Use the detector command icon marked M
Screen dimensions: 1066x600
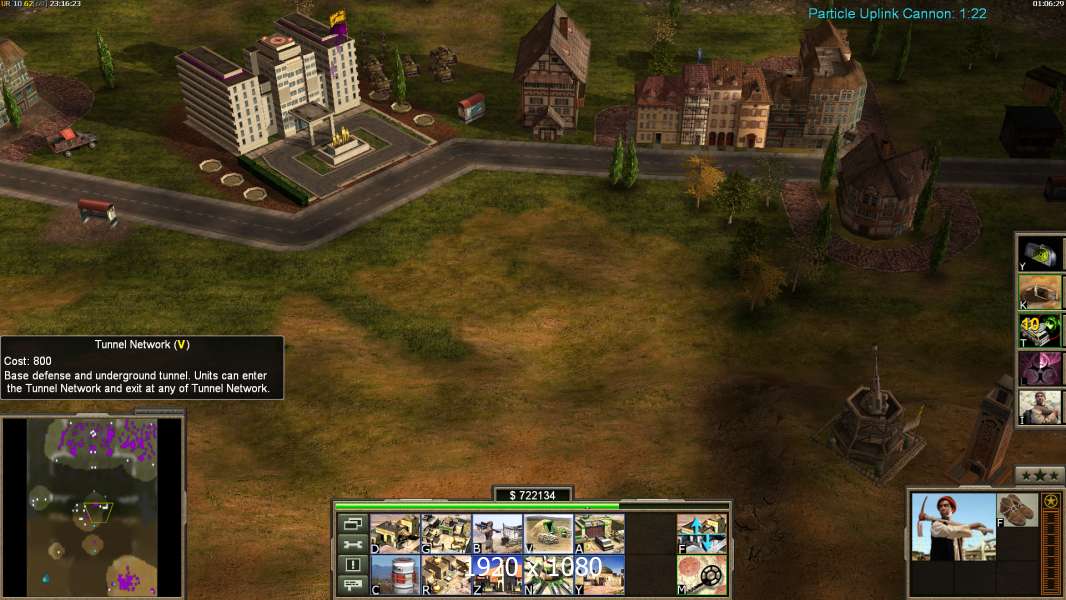[702, 575]
